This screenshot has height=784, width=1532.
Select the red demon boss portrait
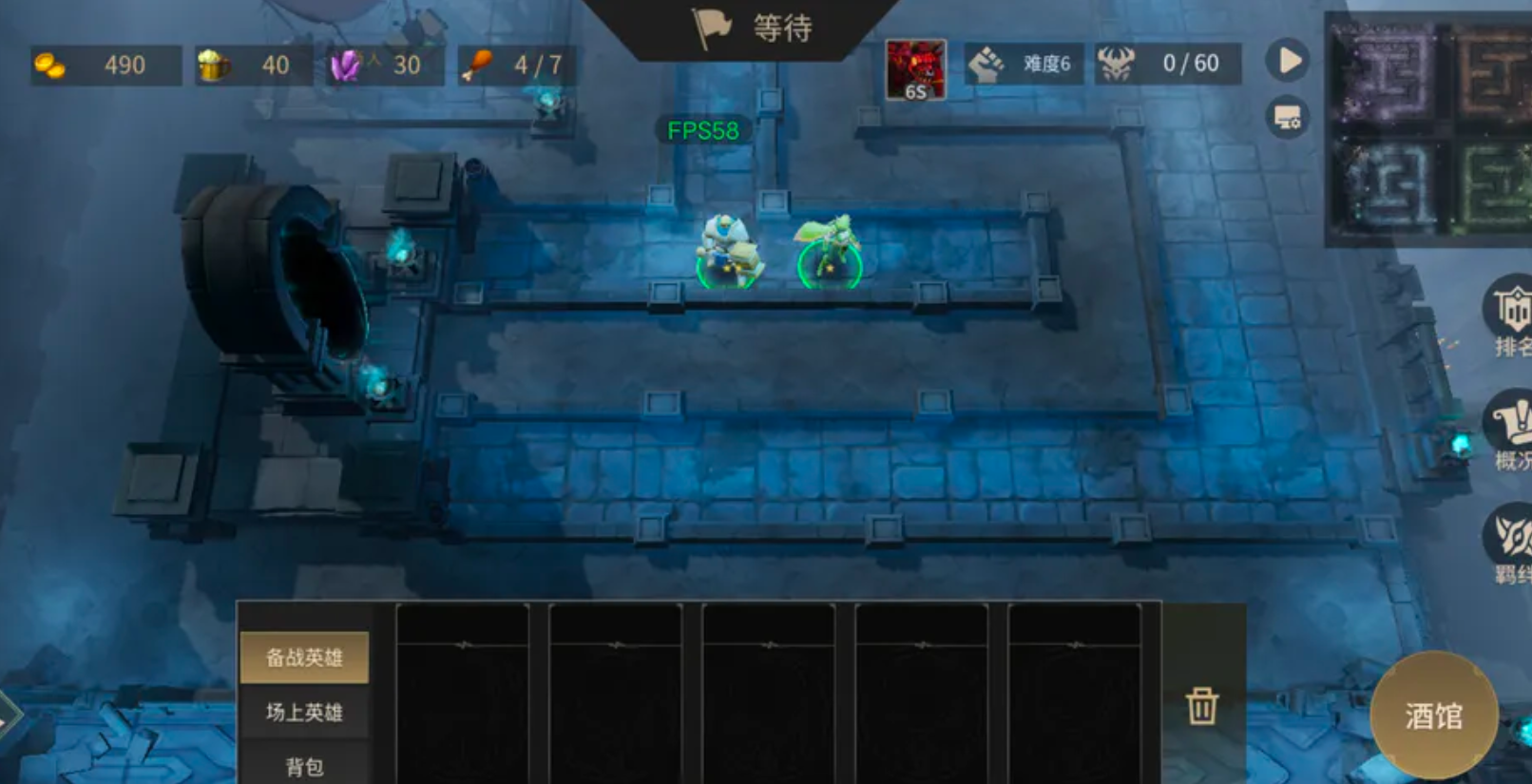915,69
